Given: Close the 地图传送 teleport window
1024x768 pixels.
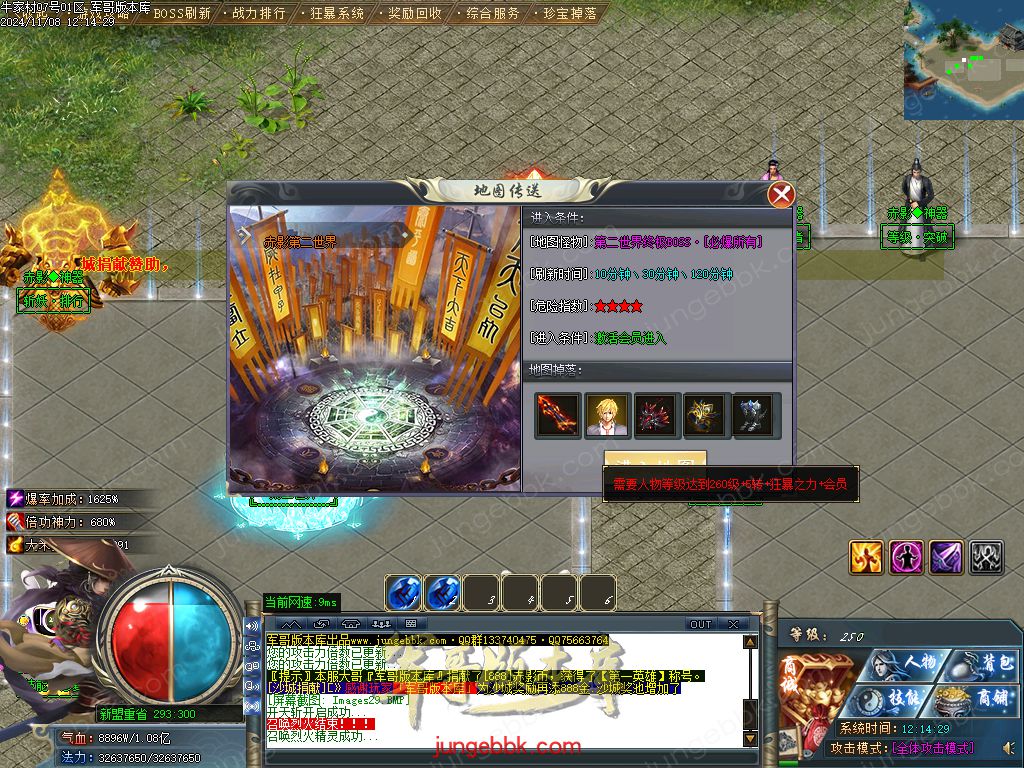Looking at the screenshot, I should [x=781, y=195].
